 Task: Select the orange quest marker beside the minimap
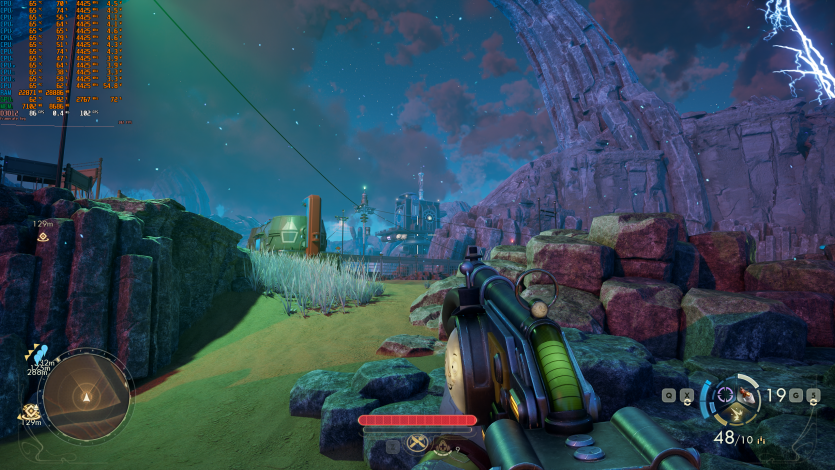click(x=30, y=411)
